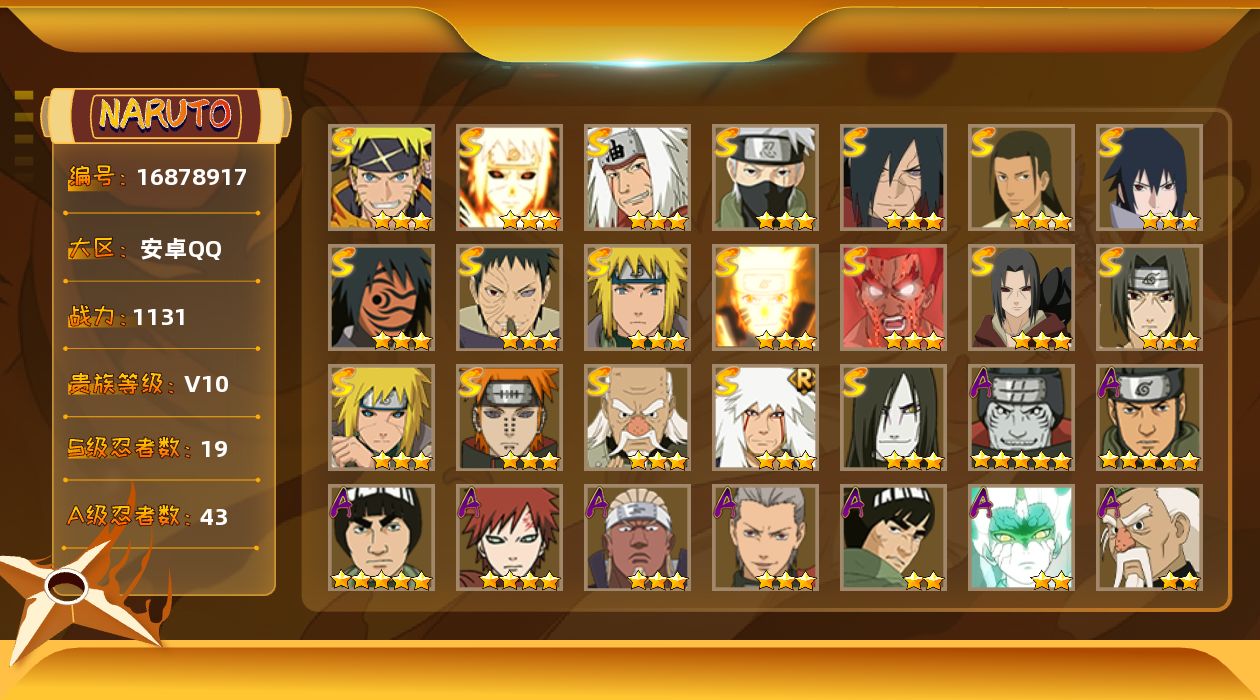
Task: Select the Asuma A-rank portrait
Action: click(x=1149, y=417)
